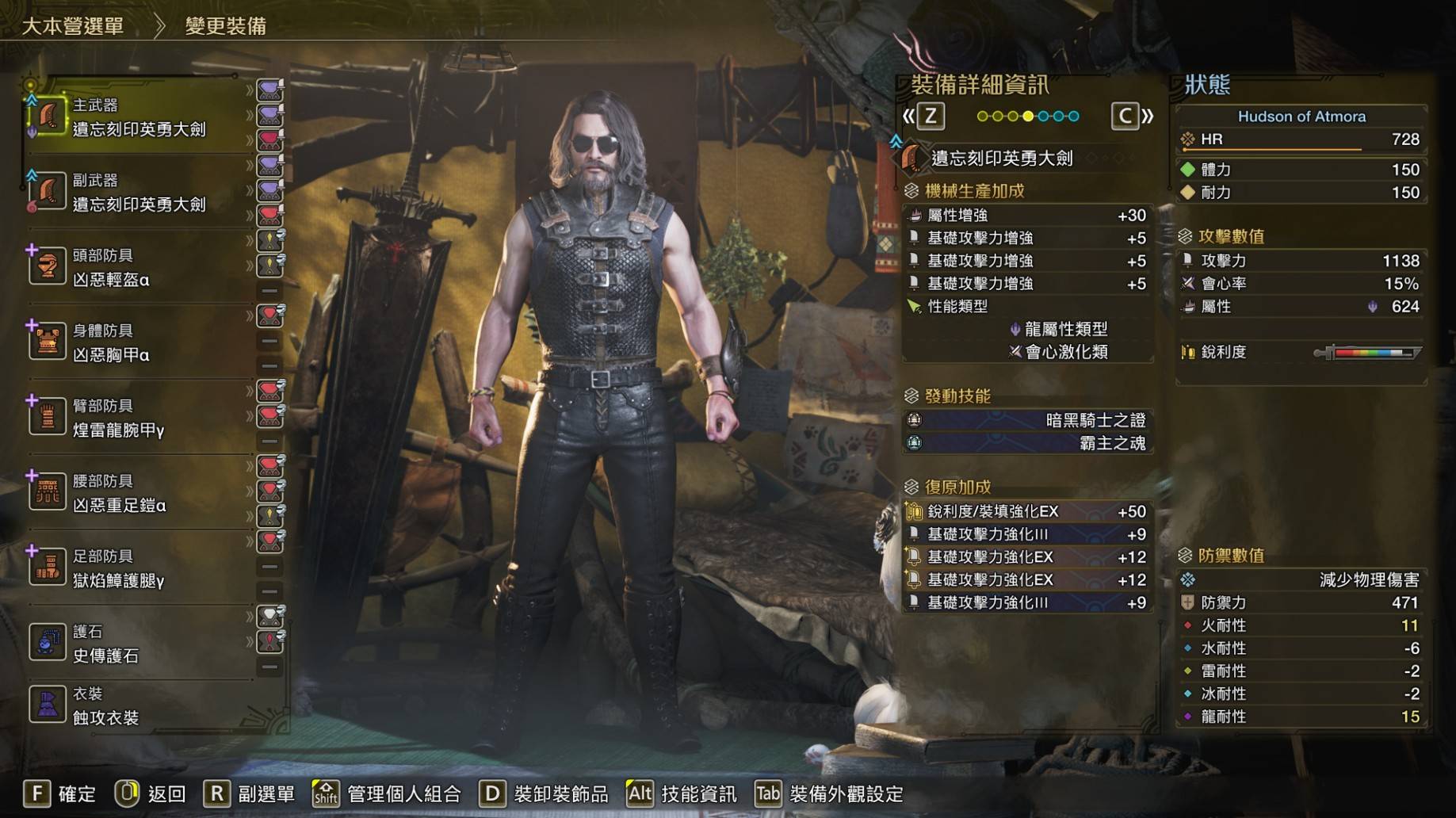
Task: Open leg armor slot 獄焰蛸護腿γ
Action: point(119,569)
